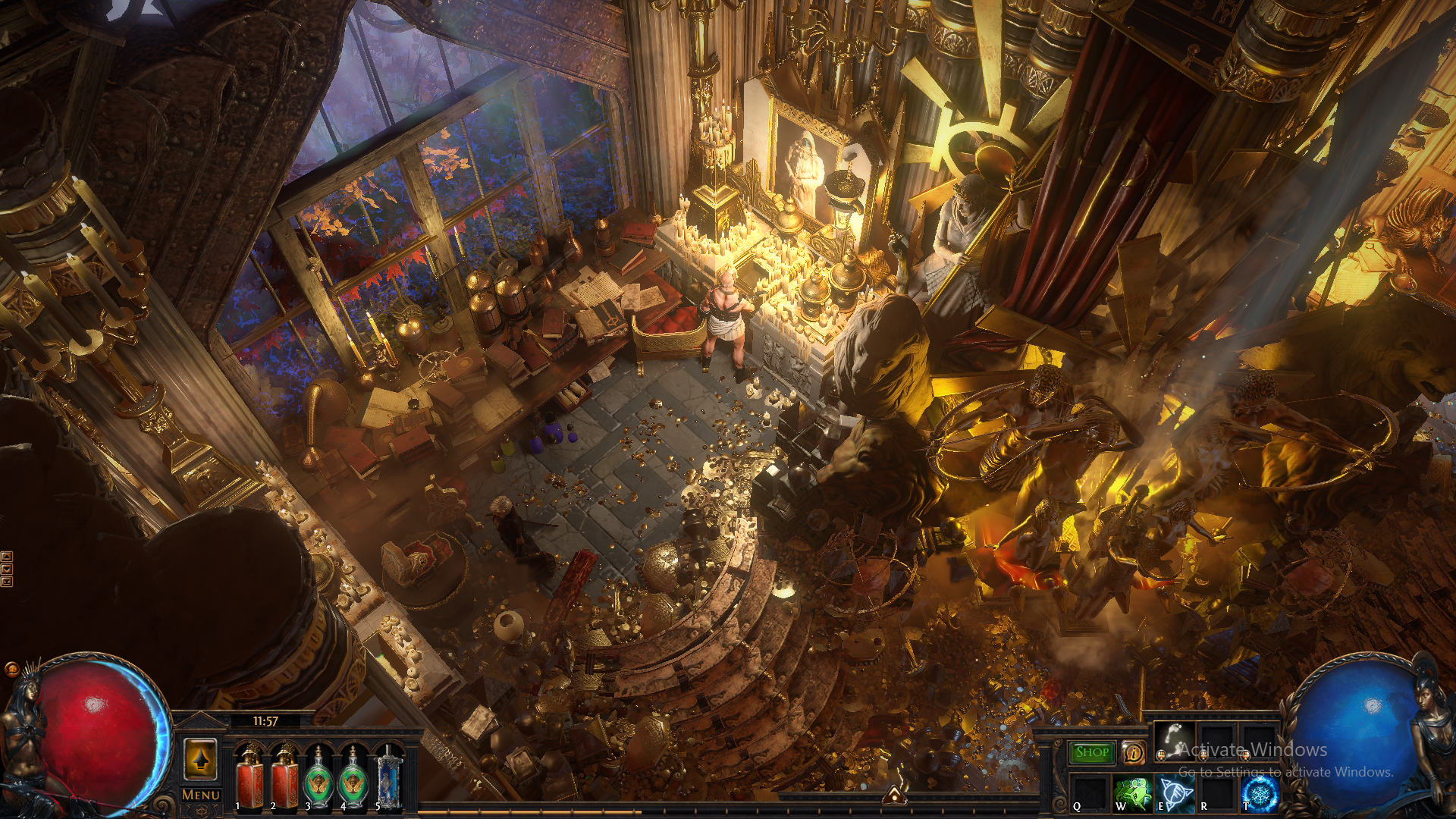The image size is (1456, 819).
Task: Click the chat scroll-to-bottom arrow button
Action: pyautogui.click(x=7, y=582)
